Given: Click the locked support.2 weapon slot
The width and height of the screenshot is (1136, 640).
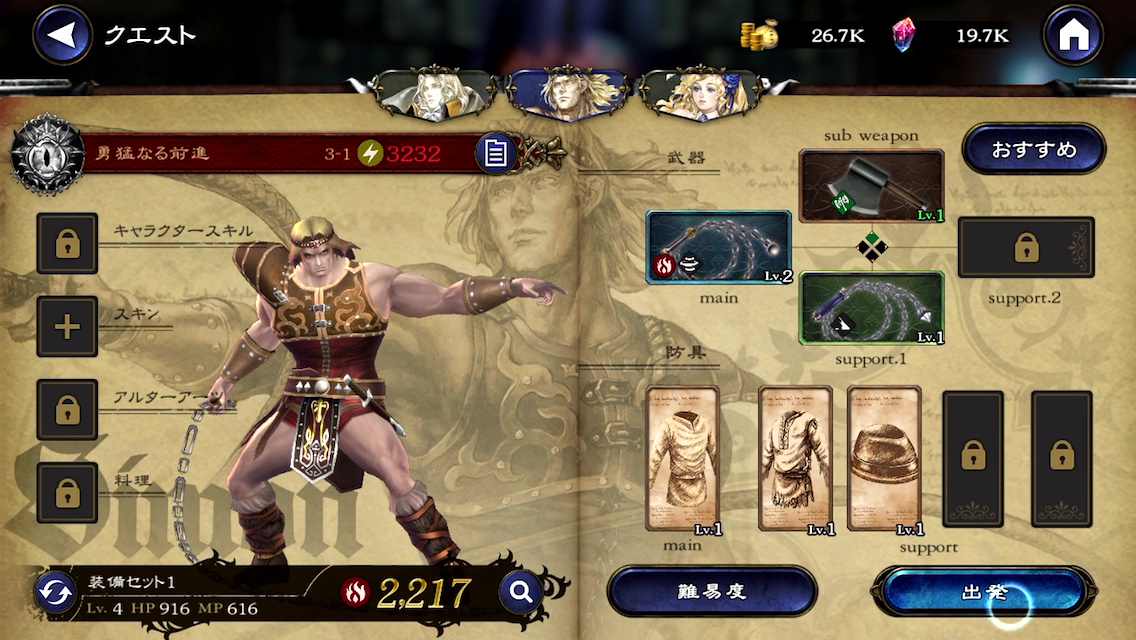Looking at the screenshot, I should tap(1026, 247).
